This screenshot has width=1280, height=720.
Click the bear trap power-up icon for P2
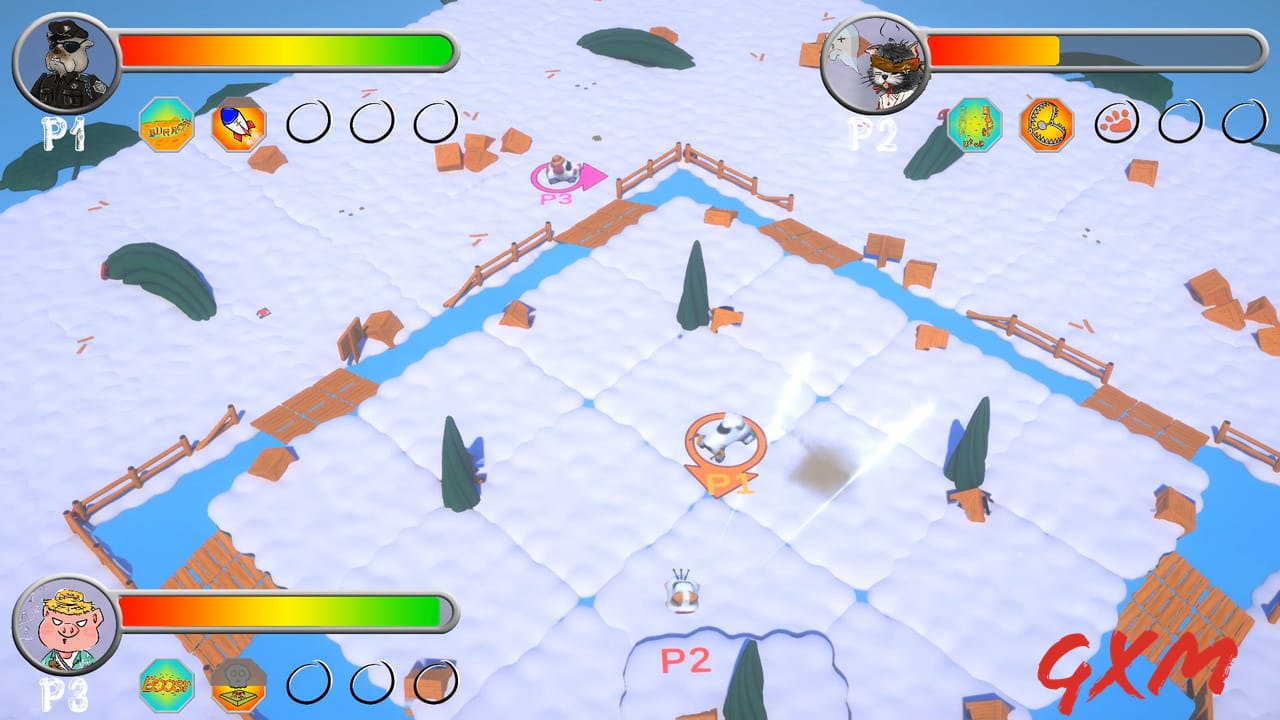pyautogui.click(x=1046, y=122)
